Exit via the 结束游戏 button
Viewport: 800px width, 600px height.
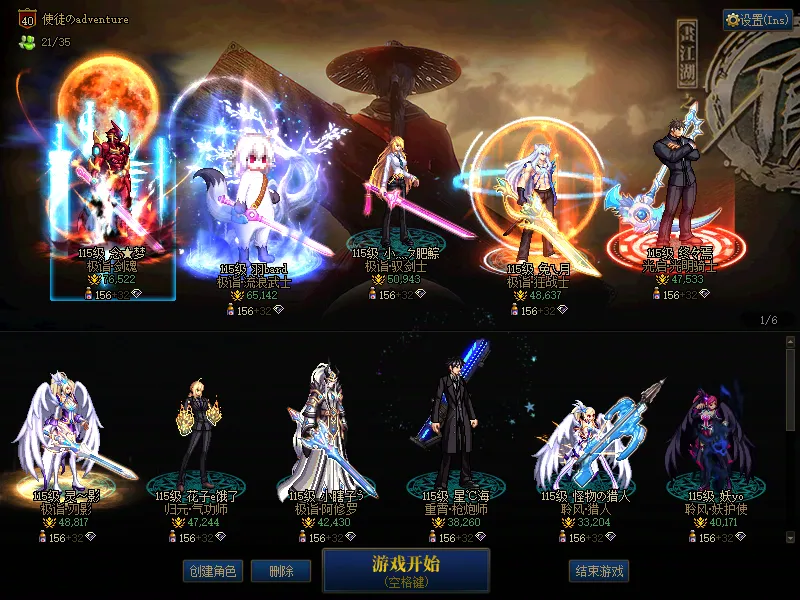tap(598, 571)
